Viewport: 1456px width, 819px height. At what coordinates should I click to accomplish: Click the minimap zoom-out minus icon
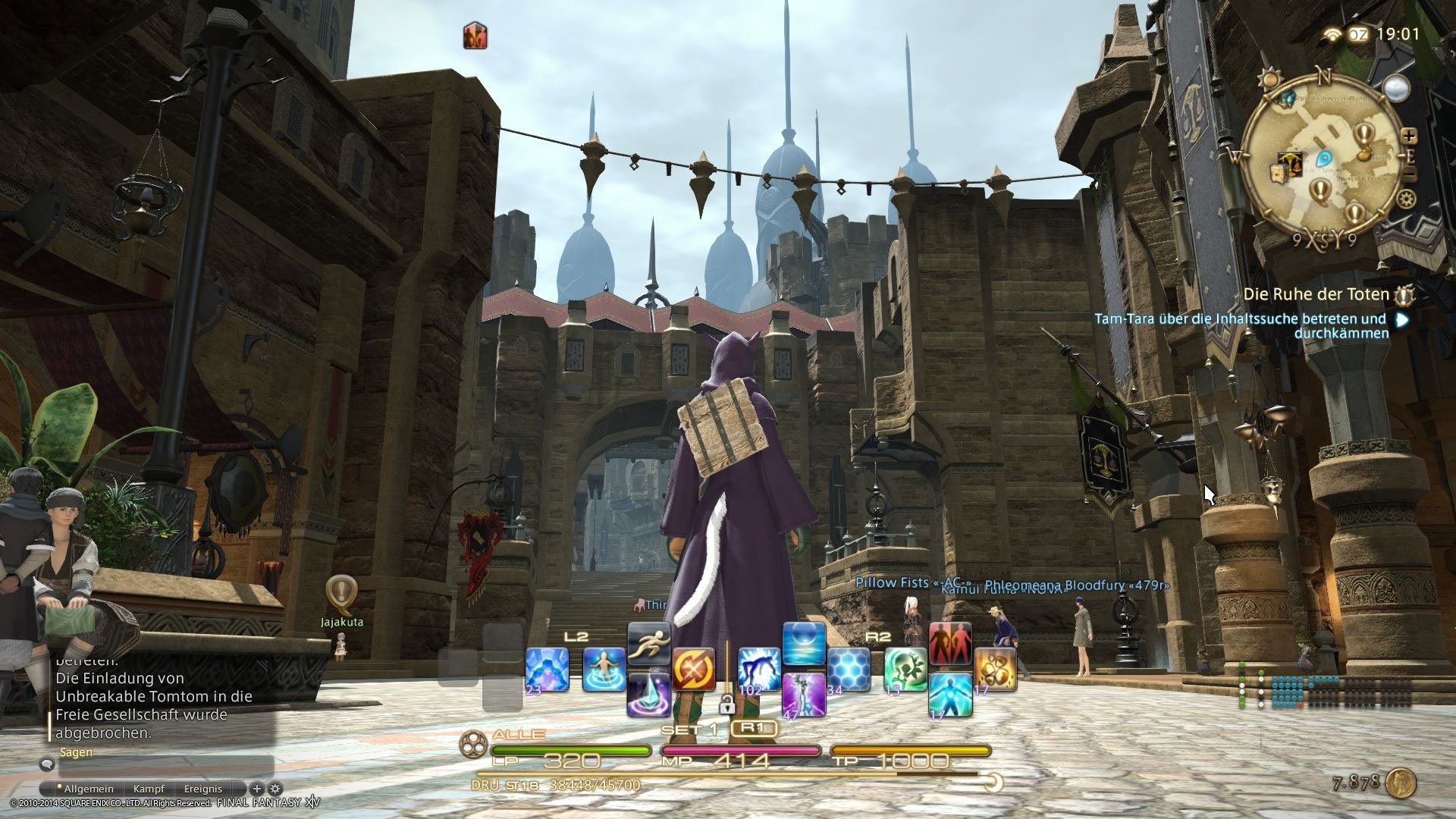click(x=1410, y=174)
